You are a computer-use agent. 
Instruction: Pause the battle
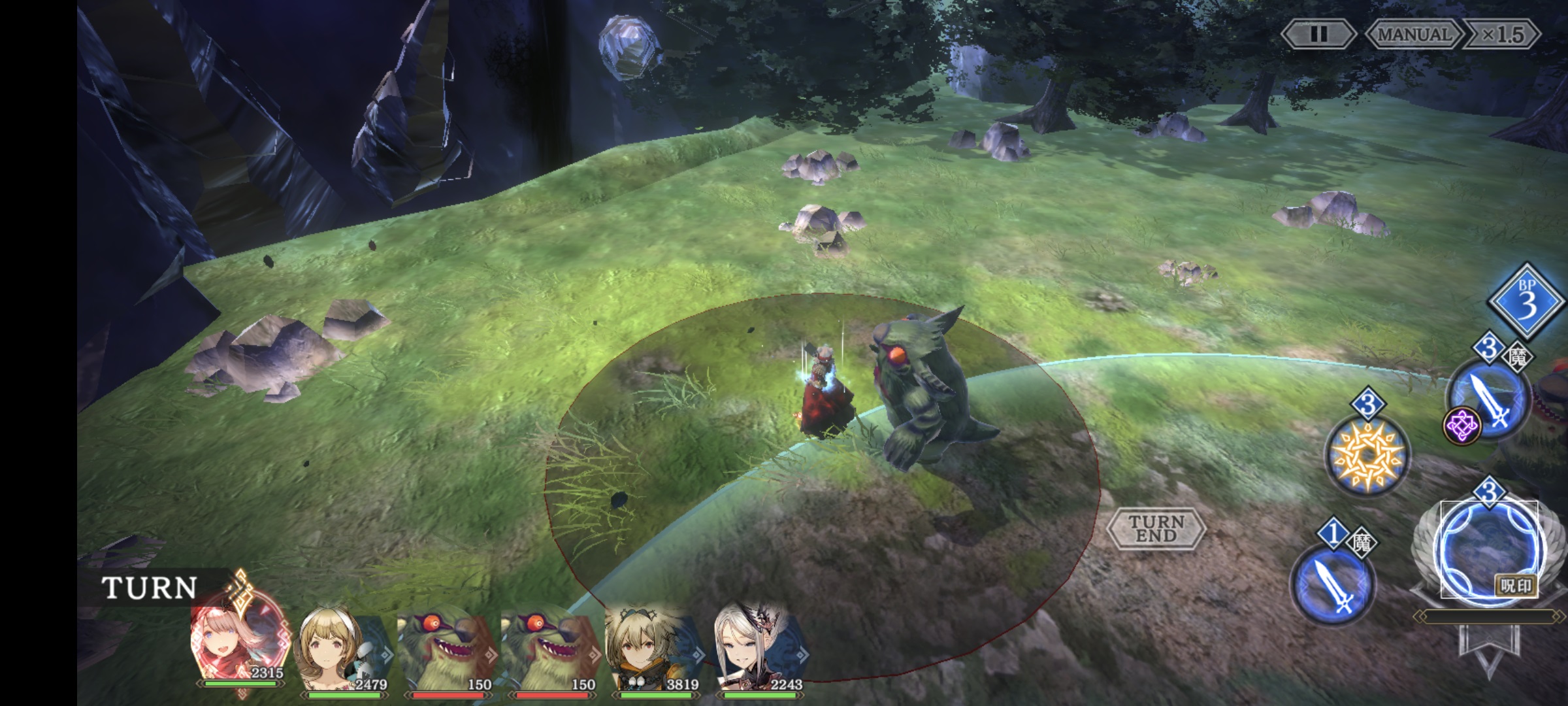click(1318, 34)
